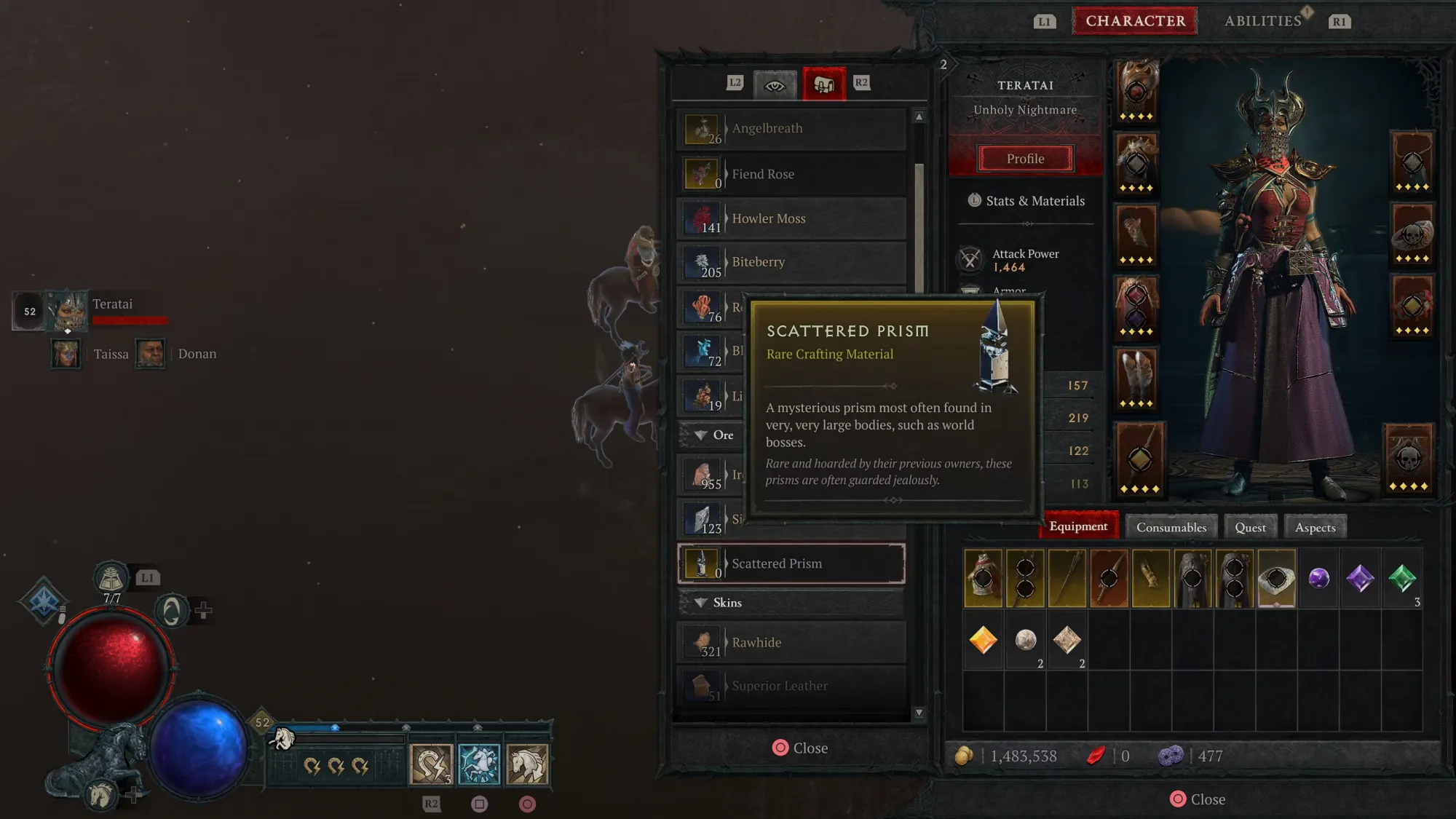Switch to the Consumables tab

click(x=1171, y=527)
